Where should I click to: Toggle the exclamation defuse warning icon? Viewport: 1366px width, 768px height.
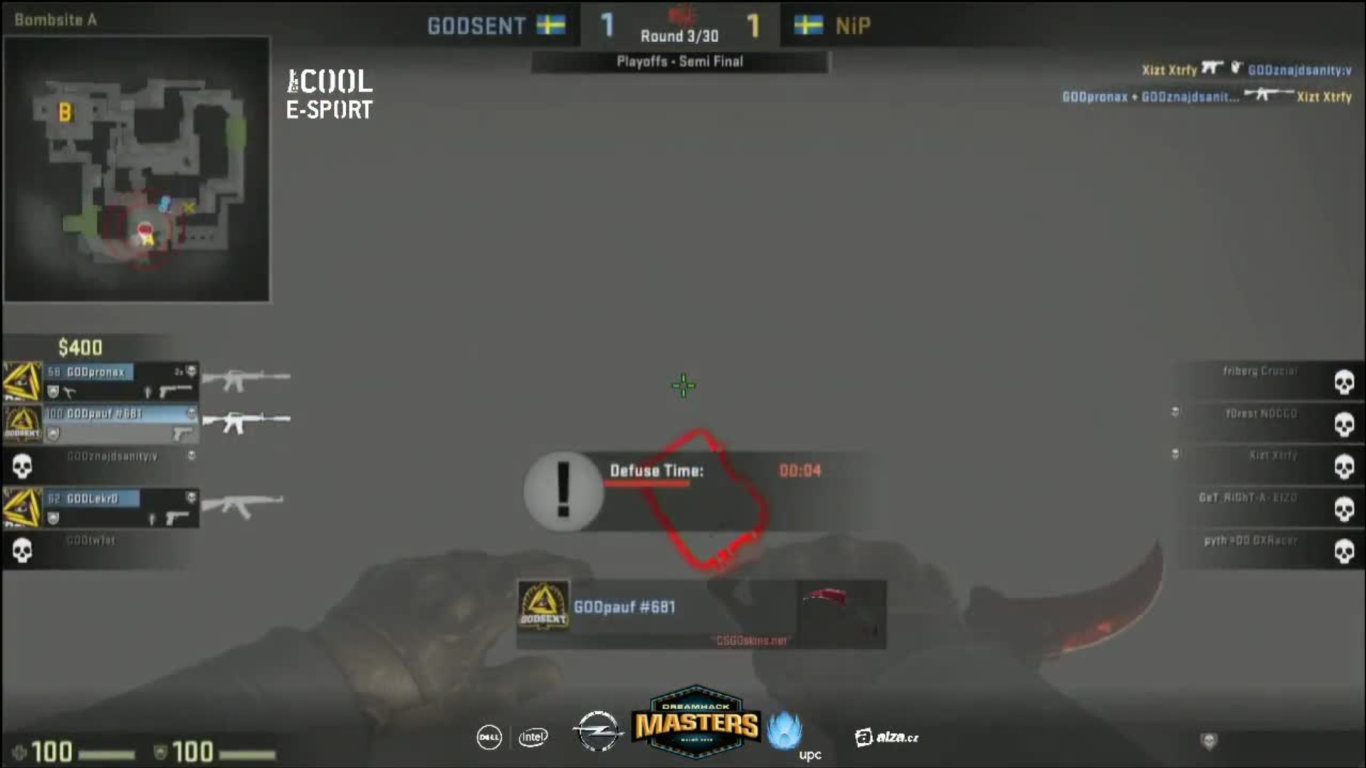[561, 492]
